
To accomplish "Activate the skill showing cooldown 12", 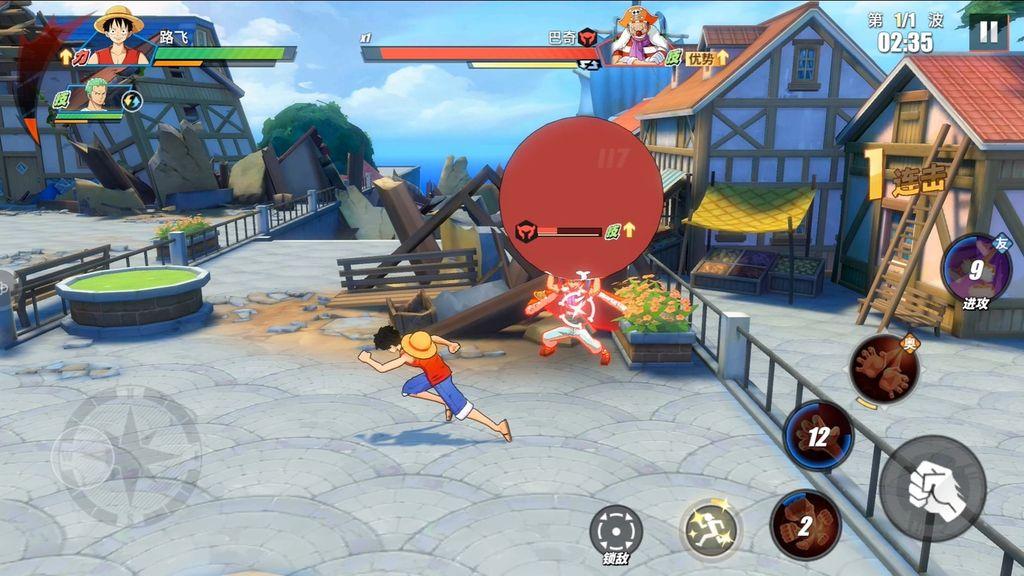I will click(818, 436).
